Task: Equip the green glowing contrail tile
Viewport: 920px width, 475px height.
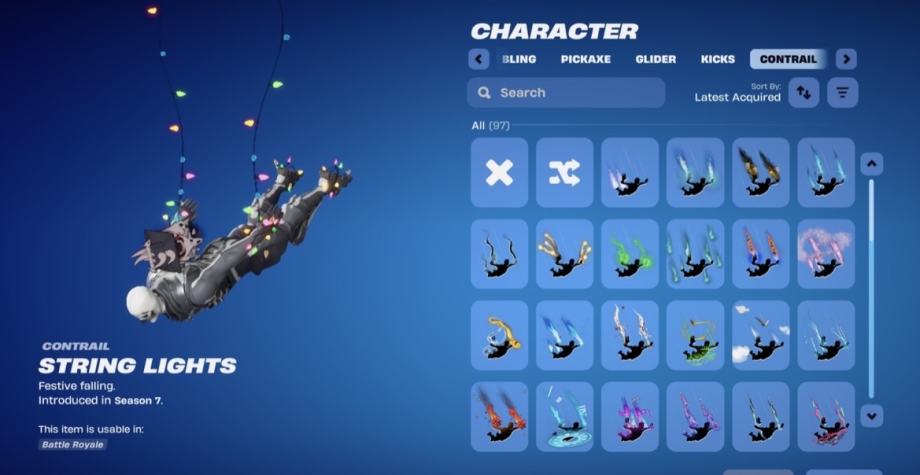Action: click(630, 254)
